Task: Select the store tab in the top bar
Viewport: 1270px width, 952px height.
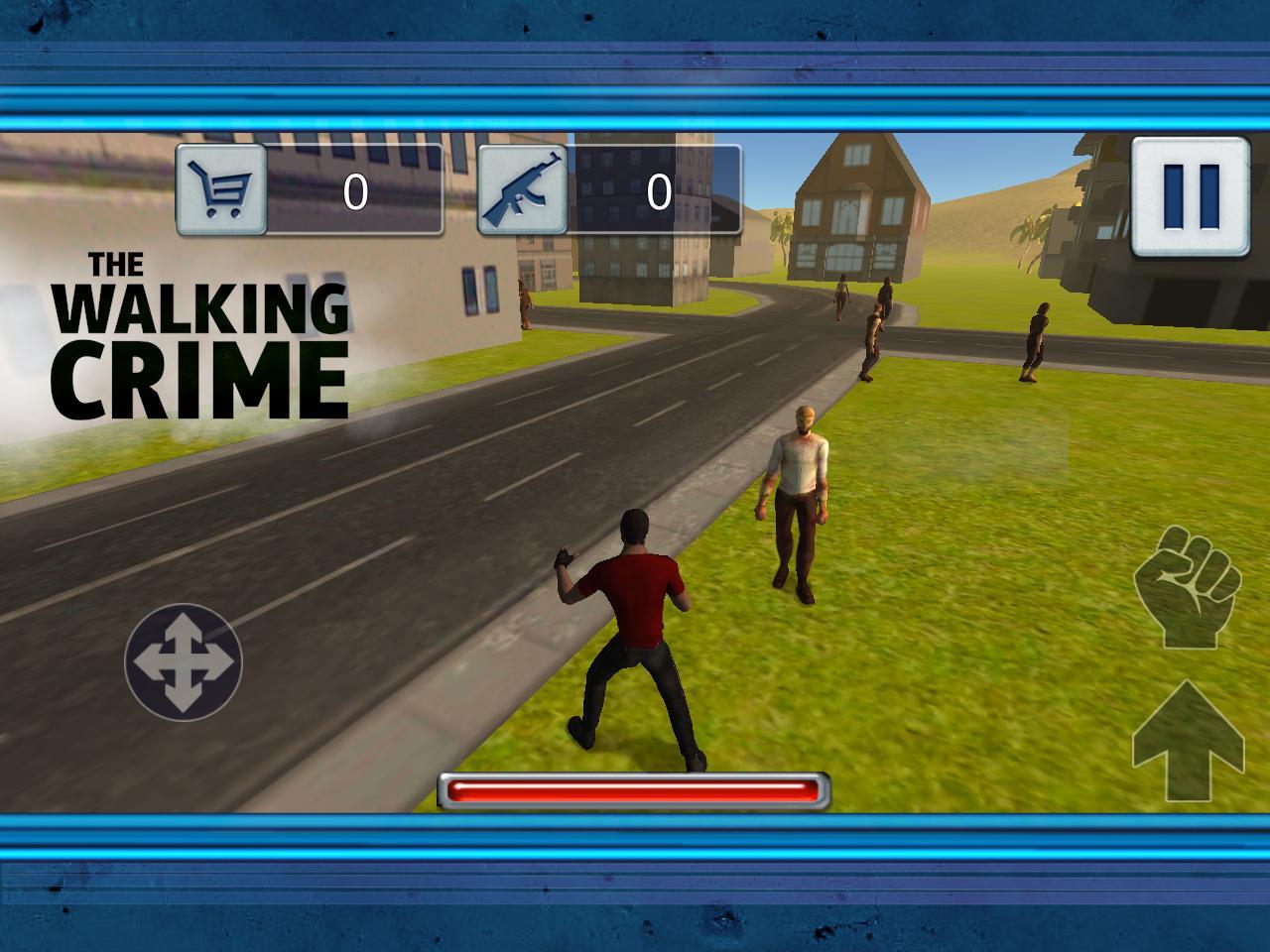Action: (x=220, y=189)
